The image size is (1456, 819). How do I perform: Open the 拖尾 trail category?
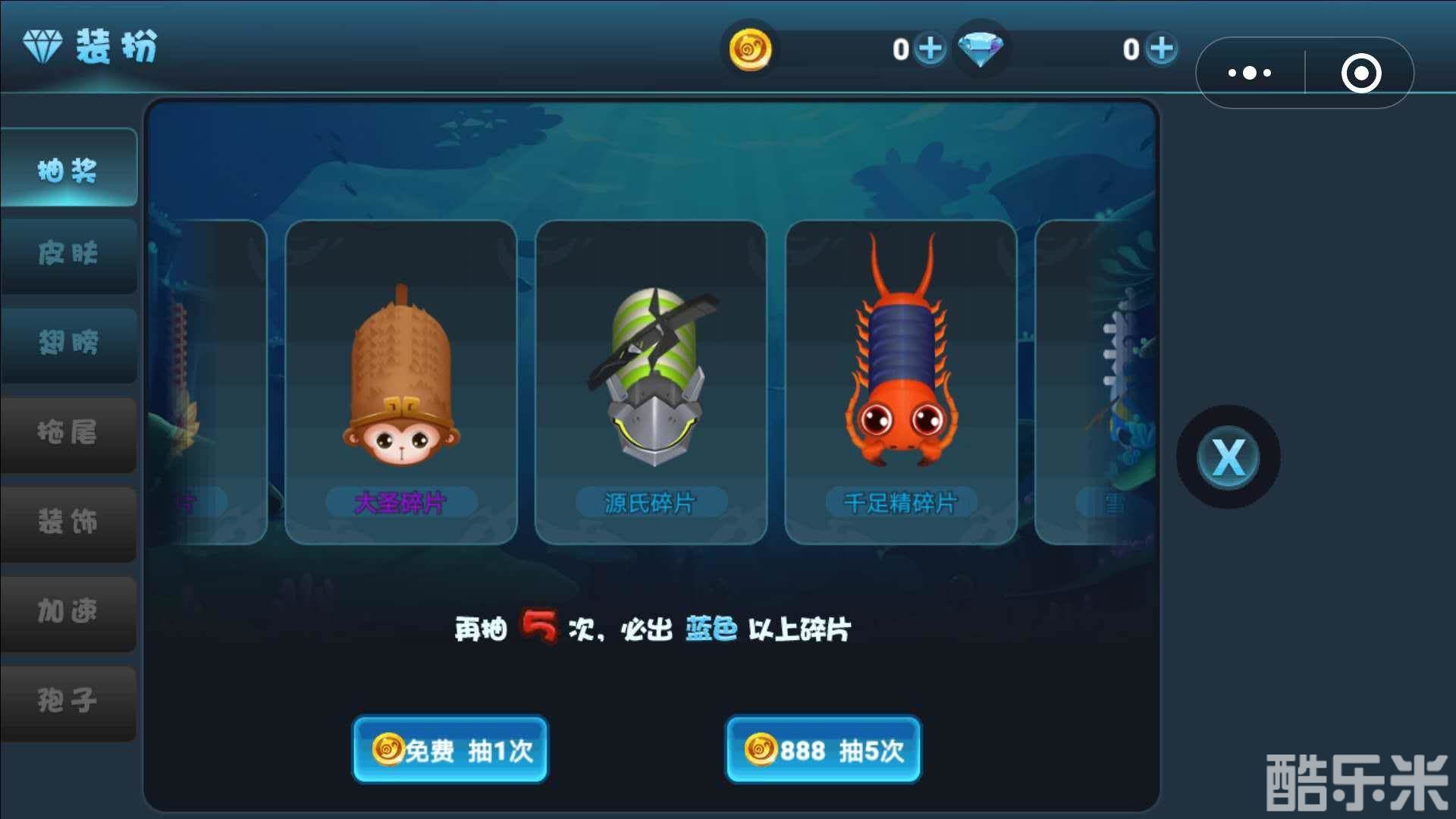[67, 435]
